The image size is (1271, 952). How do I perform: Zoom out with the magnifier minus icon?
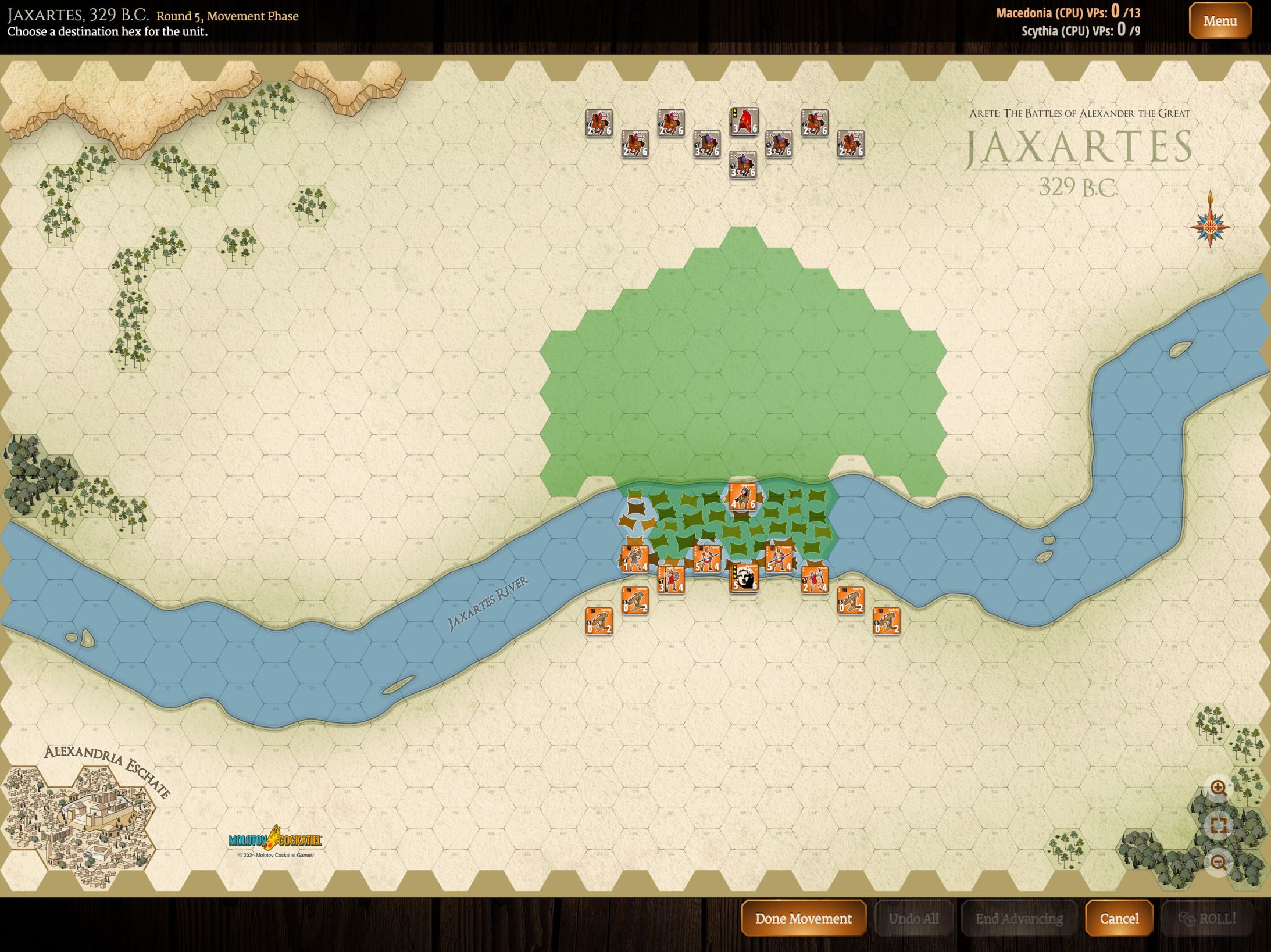click(x=1219, y=862)
